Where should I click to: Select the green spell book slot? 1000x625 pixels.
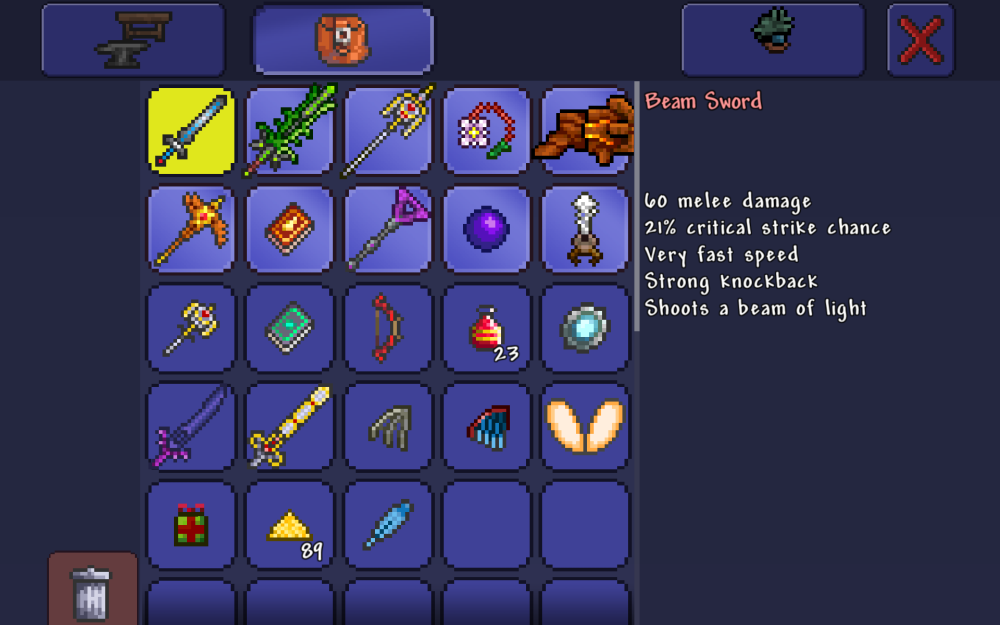[x=290, y=328]
